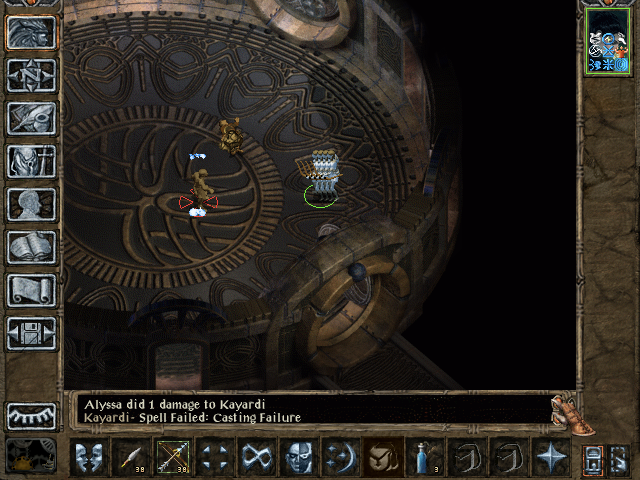
Task: Select the bow weapon slot
Action: (x=173, y=457)
